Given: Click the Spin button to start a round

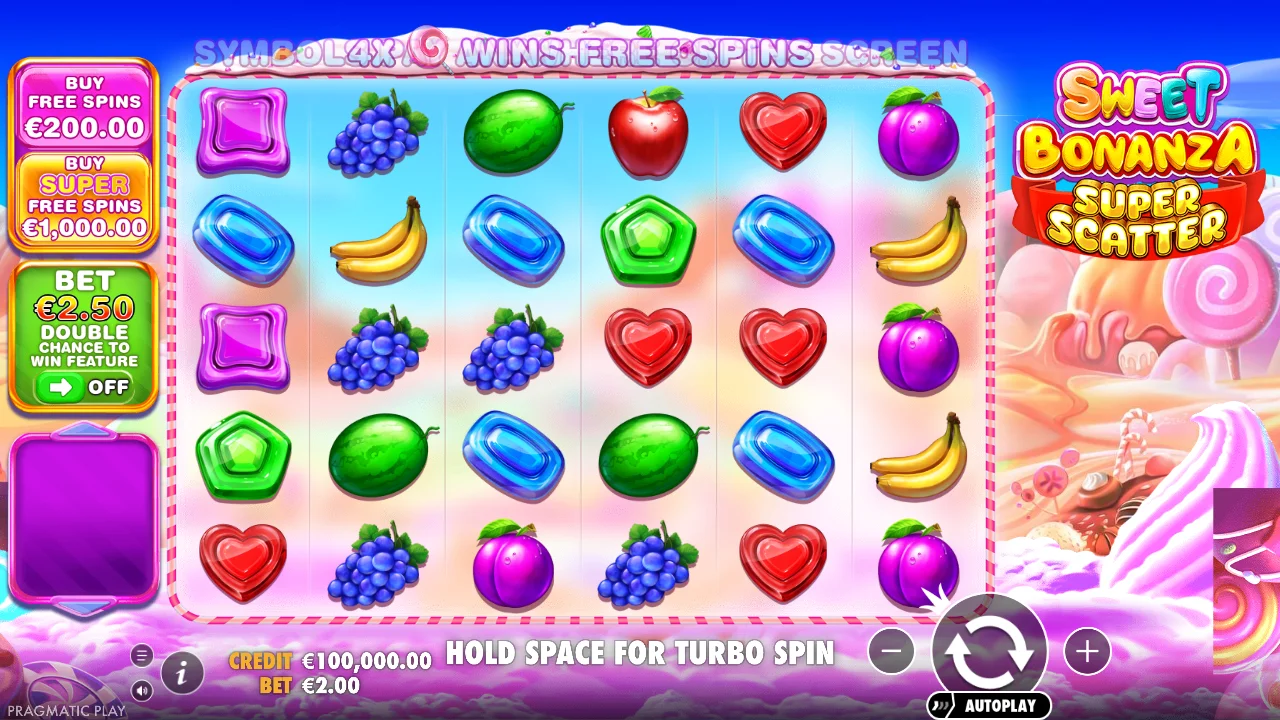Looking at the screenshot, I should click(988, 650).
